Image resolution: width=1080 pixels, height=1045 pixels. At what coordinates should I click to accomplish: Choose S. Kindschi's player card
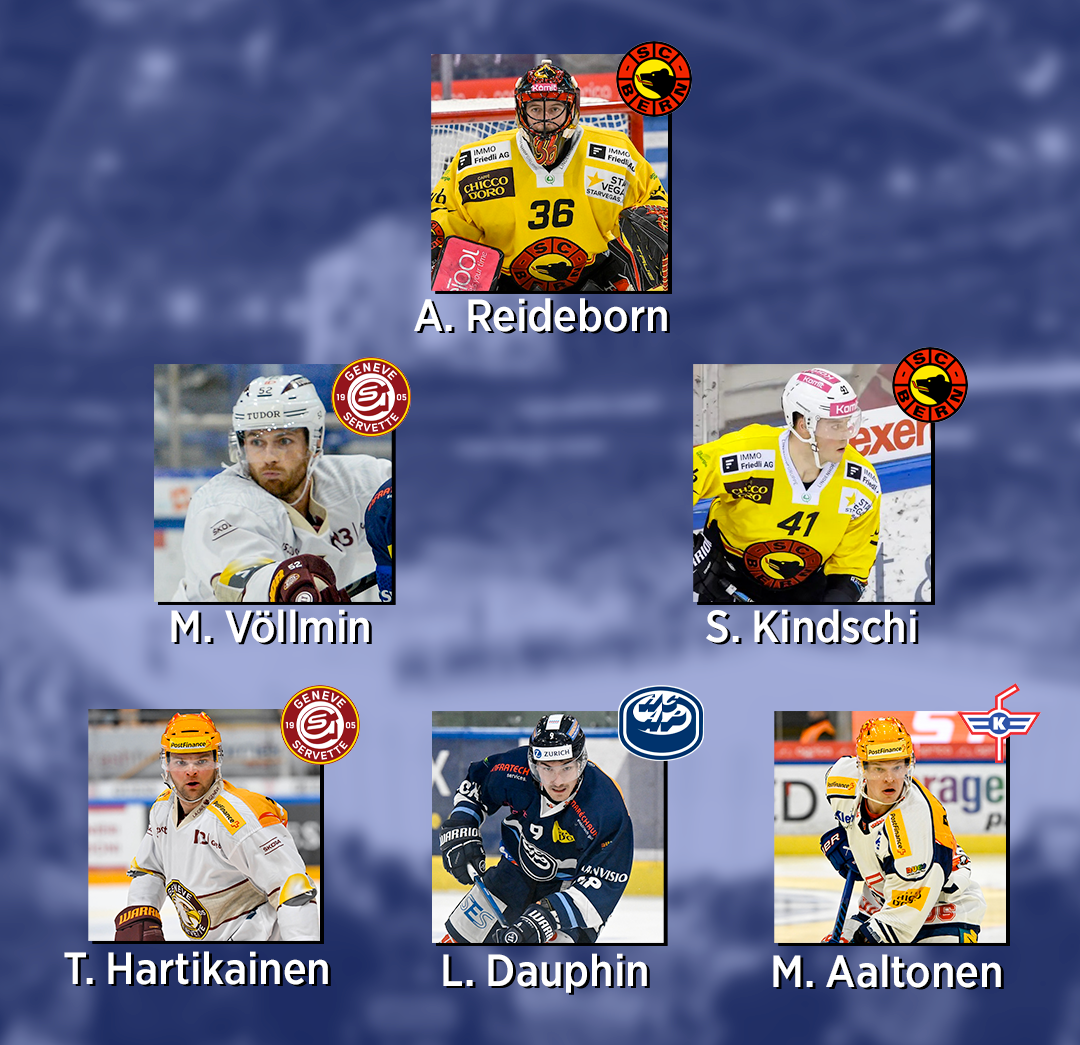pyautogui.click(x=811, y=483)
